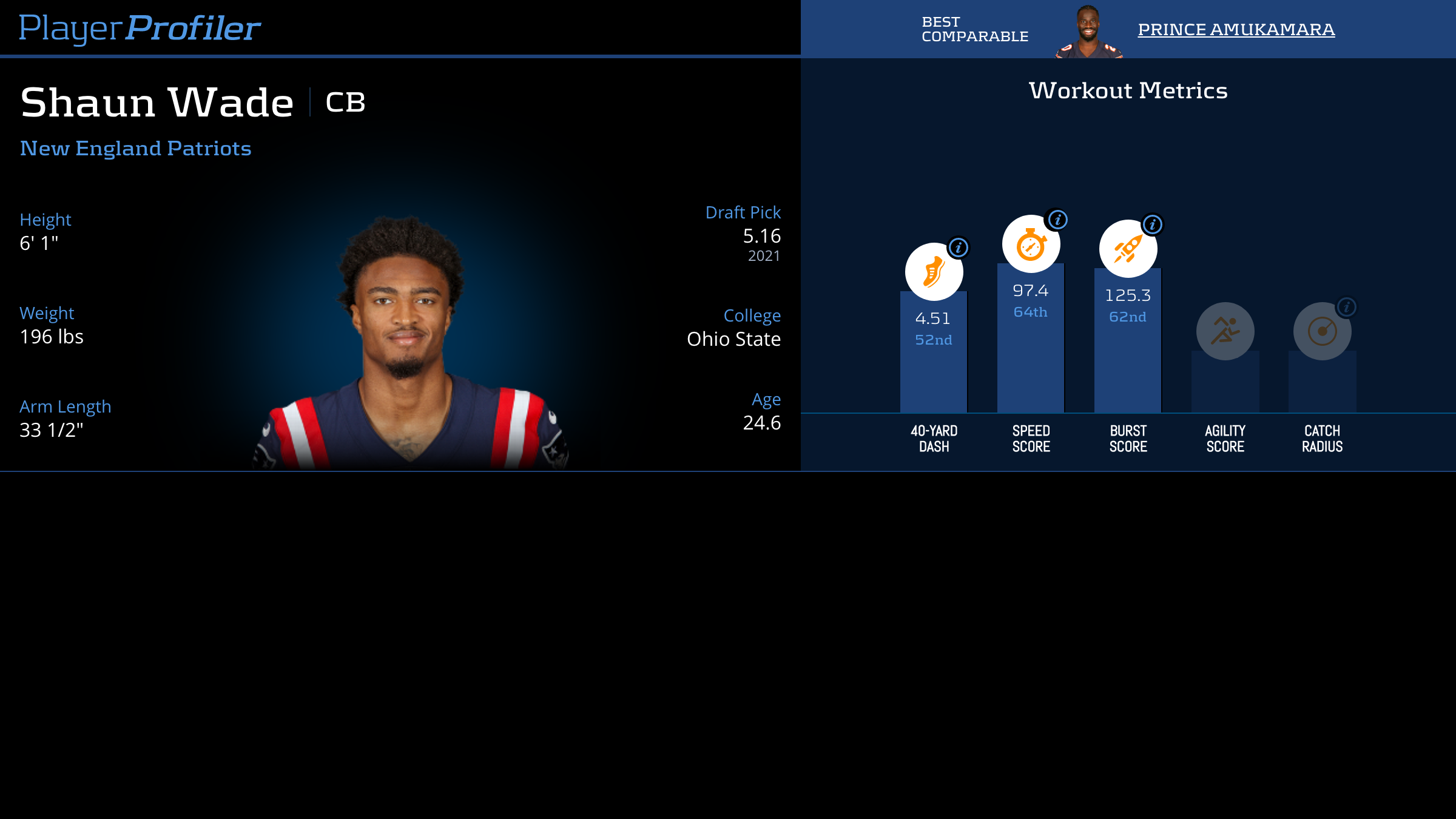Viewport: 1456px width, 819px height.
Task: Show info for the 40-Yard Dash metric
Action: (959, 248)
